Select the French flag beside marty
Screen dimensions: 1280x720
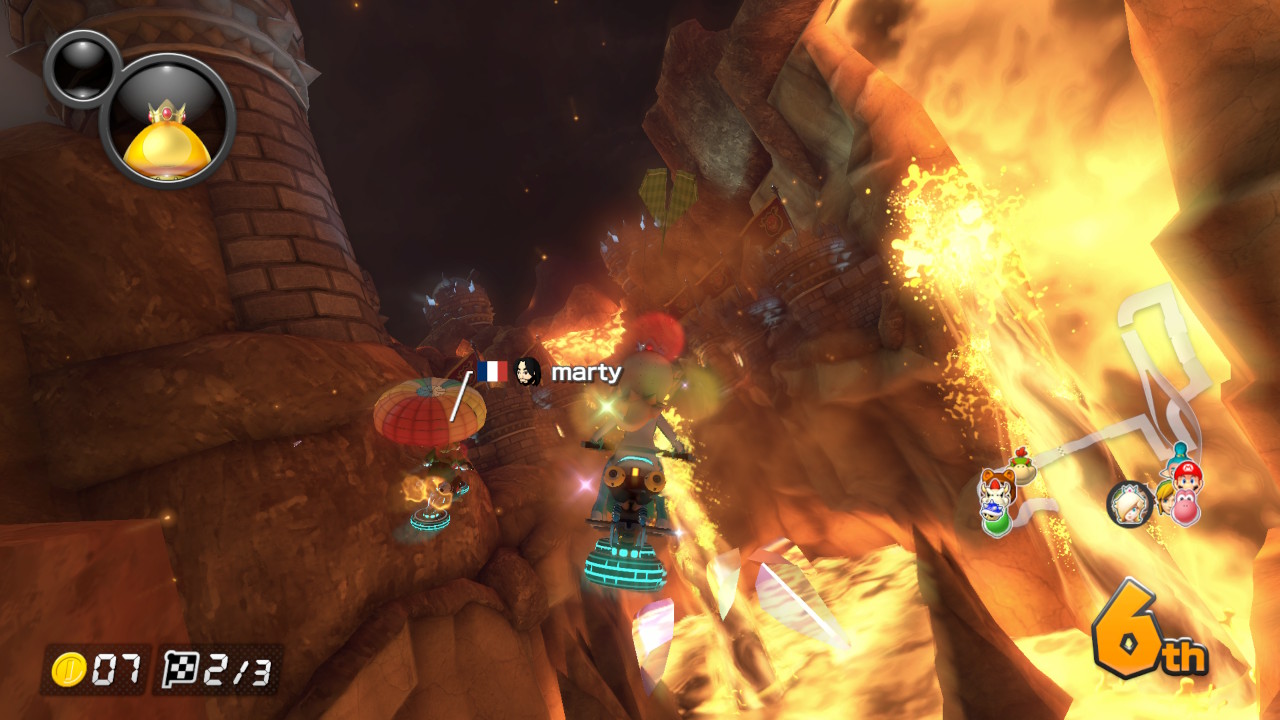click(x=491, y=372)
